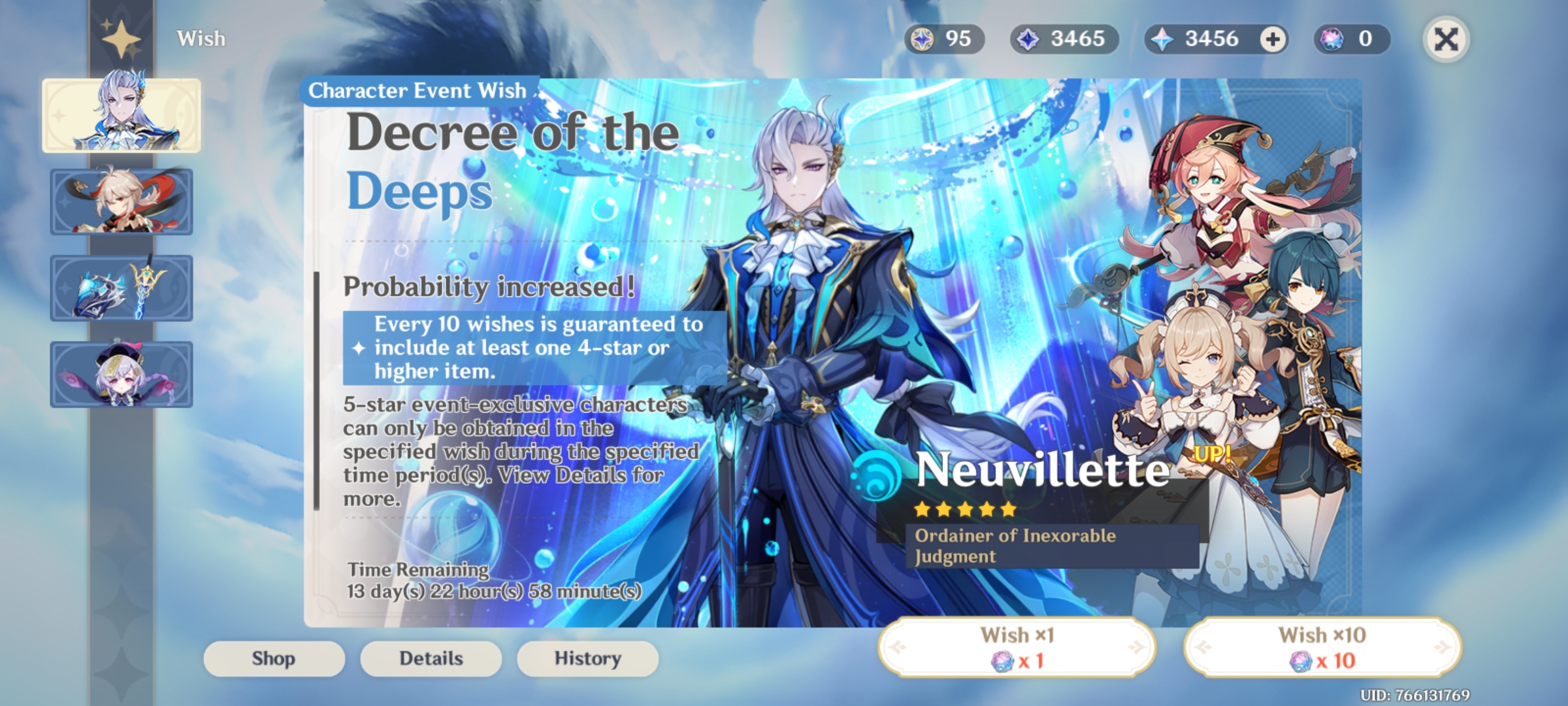Open the Decree of the Deeps banner thumbnail
The height and width of the screenshot is (706, 1568).
[x=122, y=115]
